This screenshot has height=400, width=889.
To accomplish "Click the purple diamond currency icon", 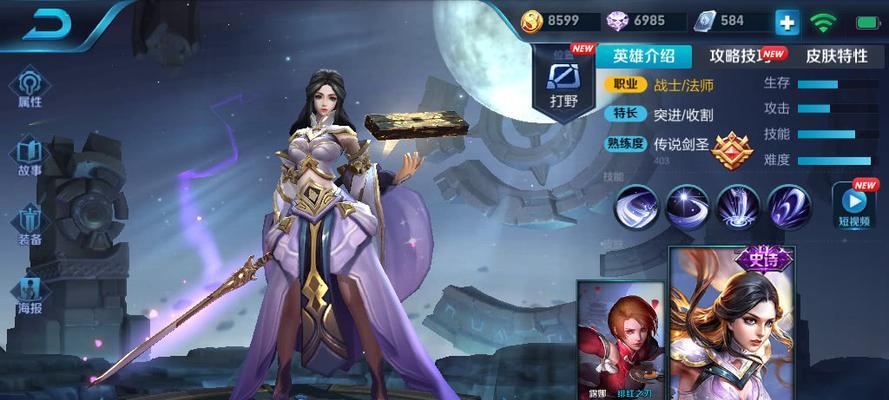I will [617, 20].
